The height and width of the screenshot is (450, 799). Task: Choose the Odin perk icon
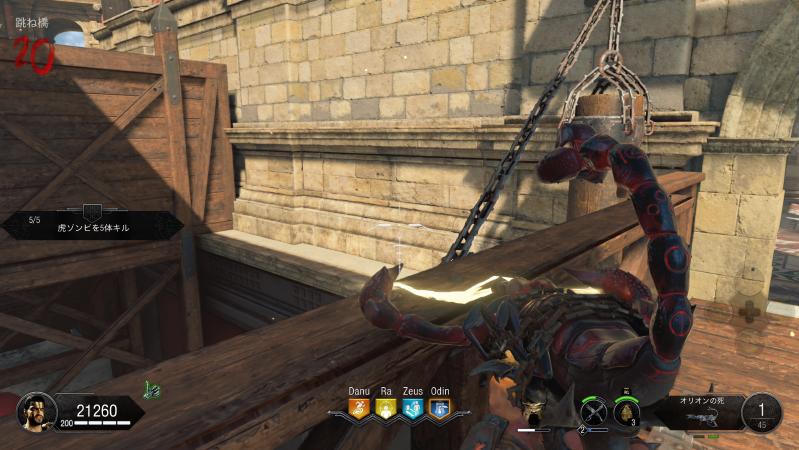coord(439,408)
